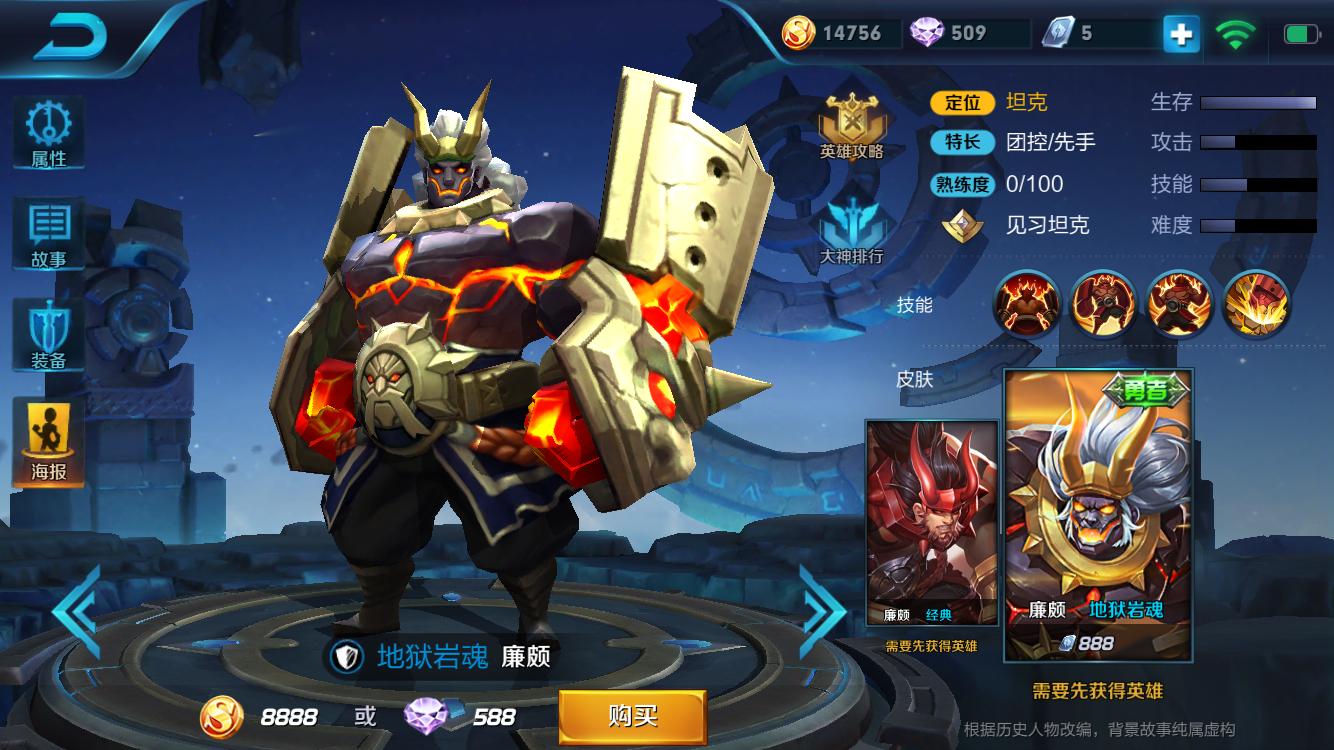Open the 海报 poster tab
1334x750 pixels.
[x=48, y=442]
